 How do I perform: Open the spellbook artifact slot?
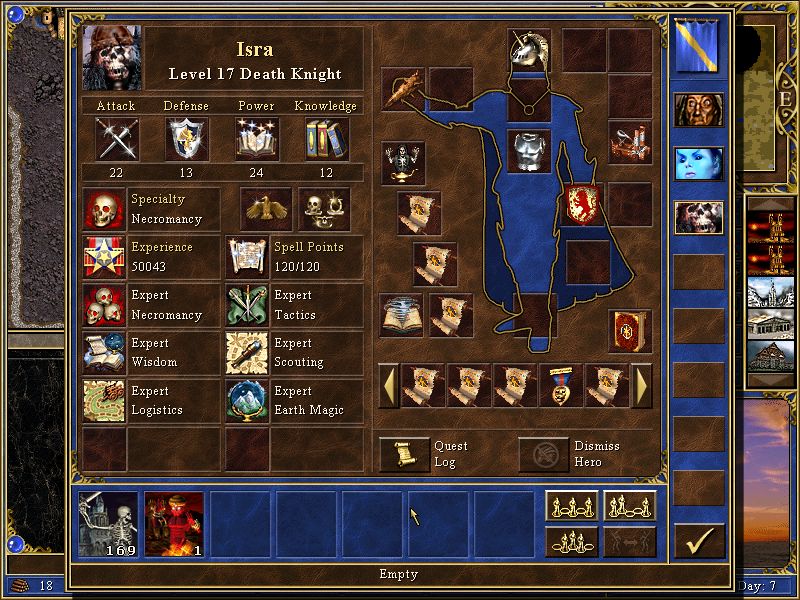(x=629, y=330)
